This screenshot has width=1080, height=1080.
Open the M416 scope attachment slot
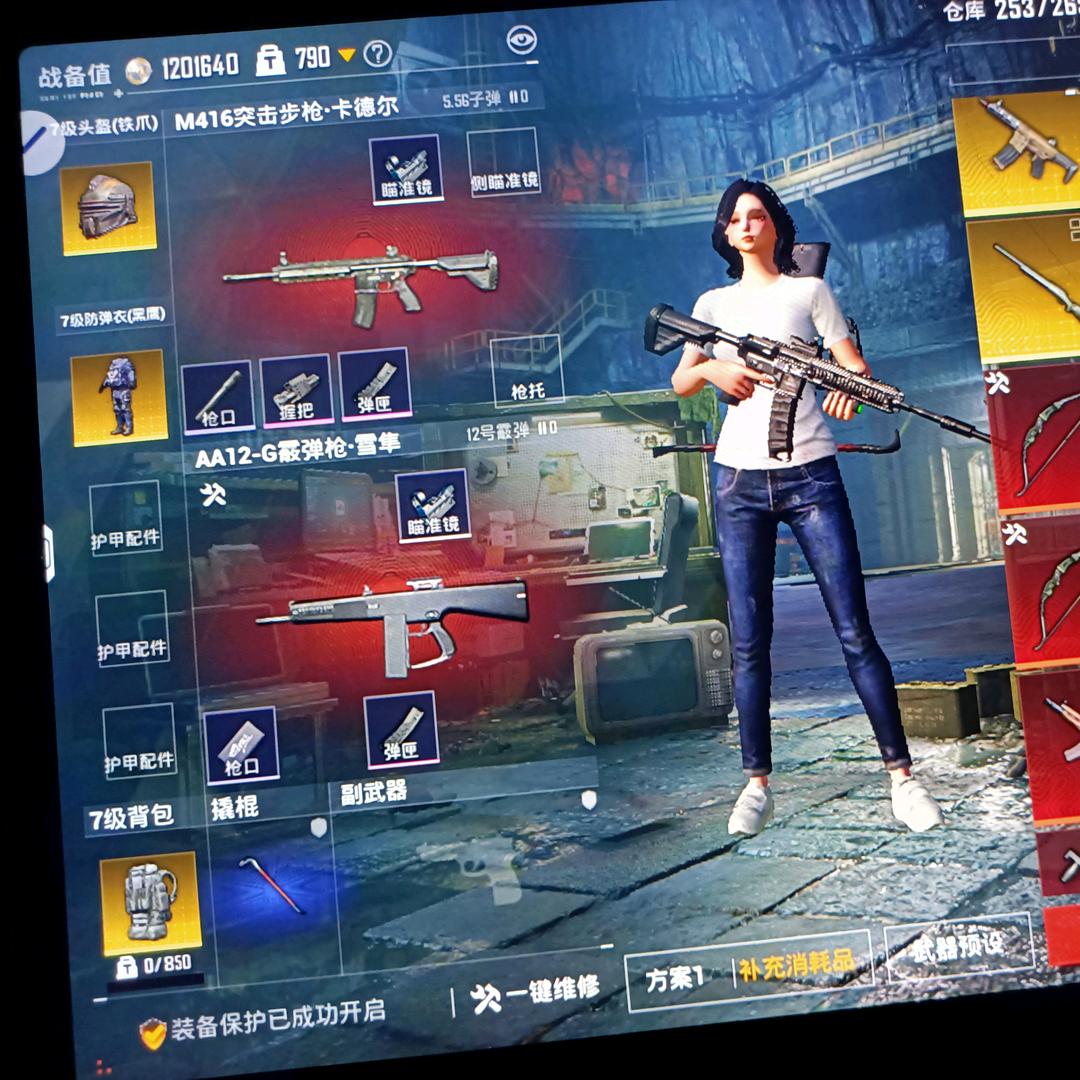[406, 169]
